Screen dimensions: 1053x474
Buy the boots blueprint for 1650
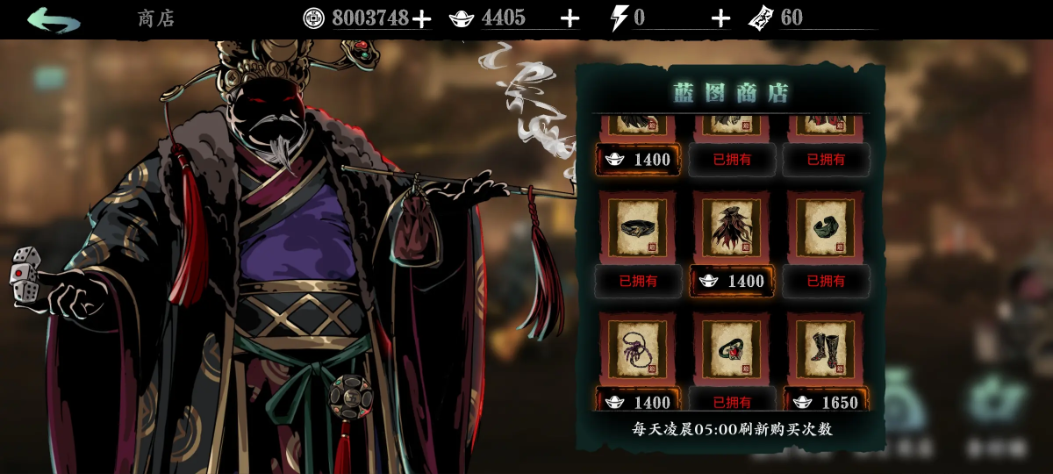click(x=826, y=402)
